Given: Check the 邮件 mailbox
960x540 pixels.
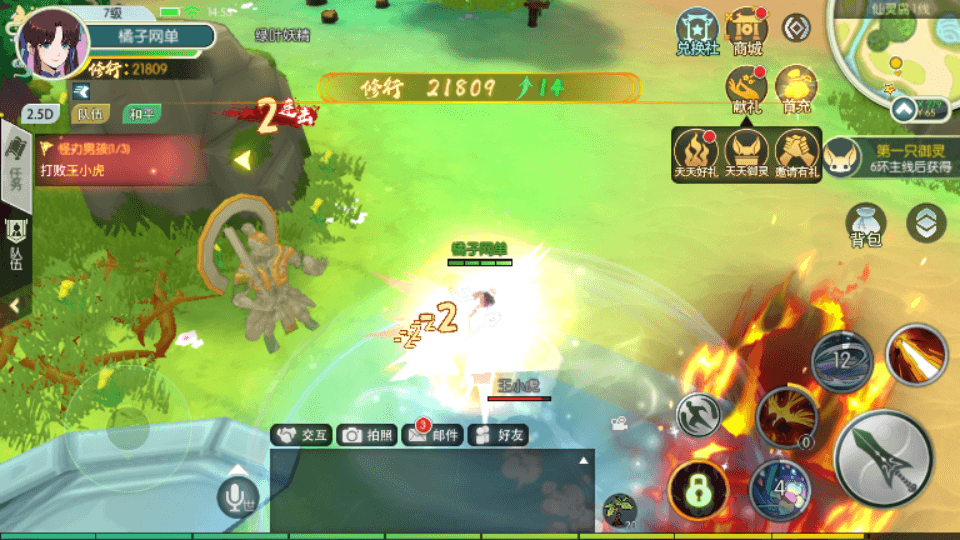Looking at the screenshot, I should (x=432, y=435).
